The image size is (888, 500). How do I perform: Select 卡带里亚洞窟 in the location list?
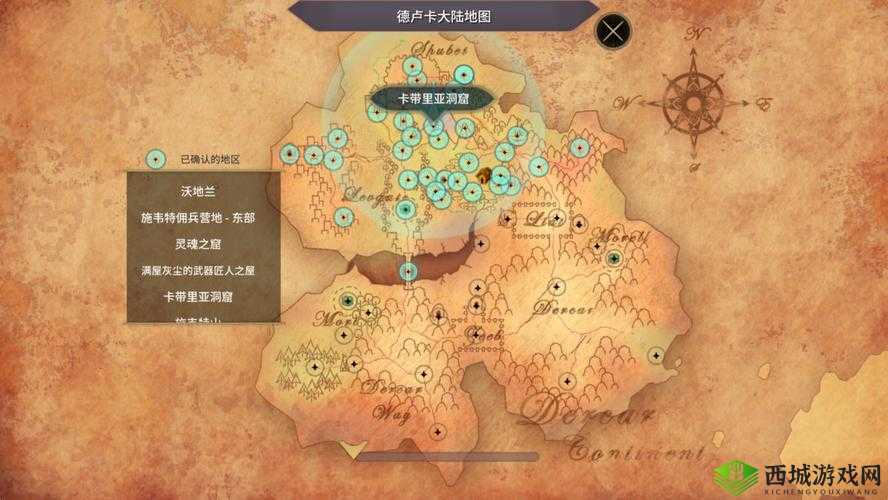(203, 297)
